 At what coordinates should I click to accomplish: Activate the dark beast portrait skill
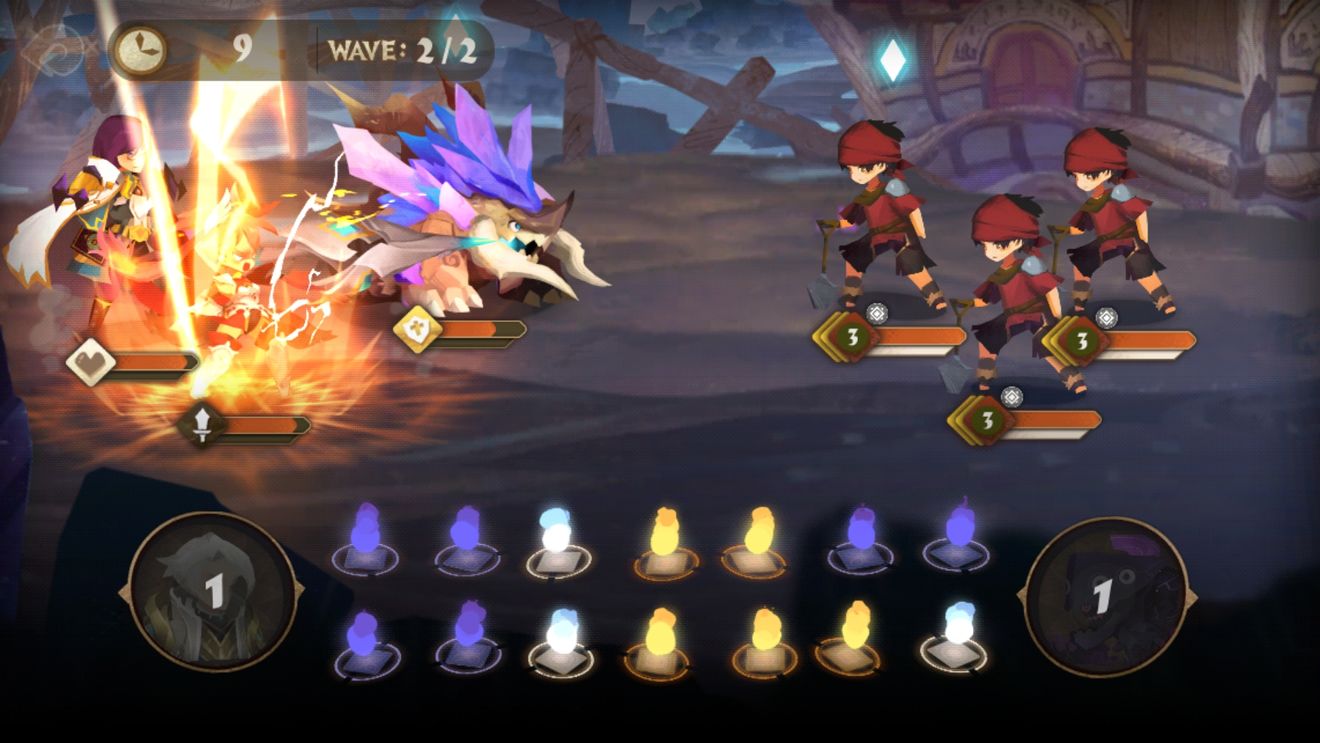pyautogui.click(x=1105, y=597)
